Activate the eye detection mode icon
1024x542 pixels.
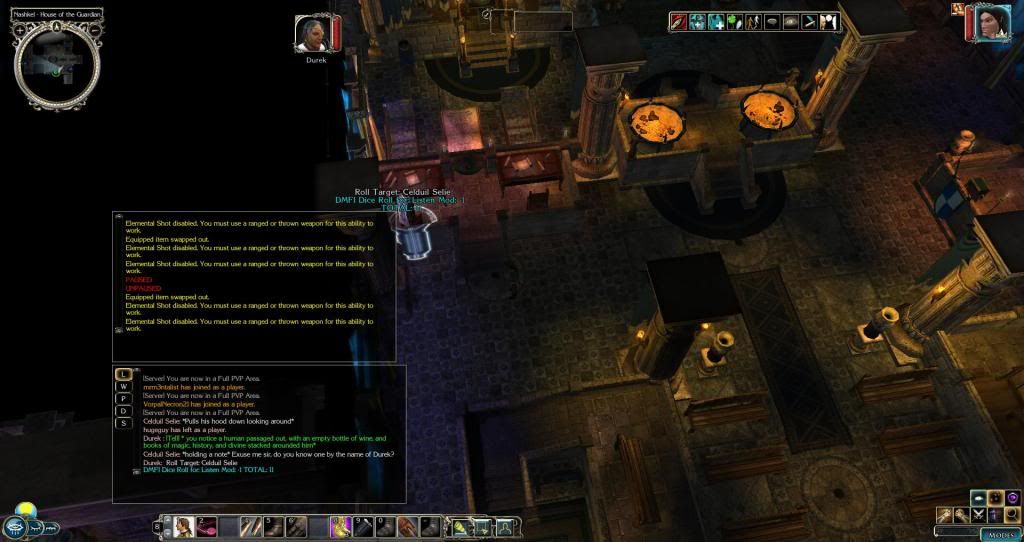click(791, 22)
